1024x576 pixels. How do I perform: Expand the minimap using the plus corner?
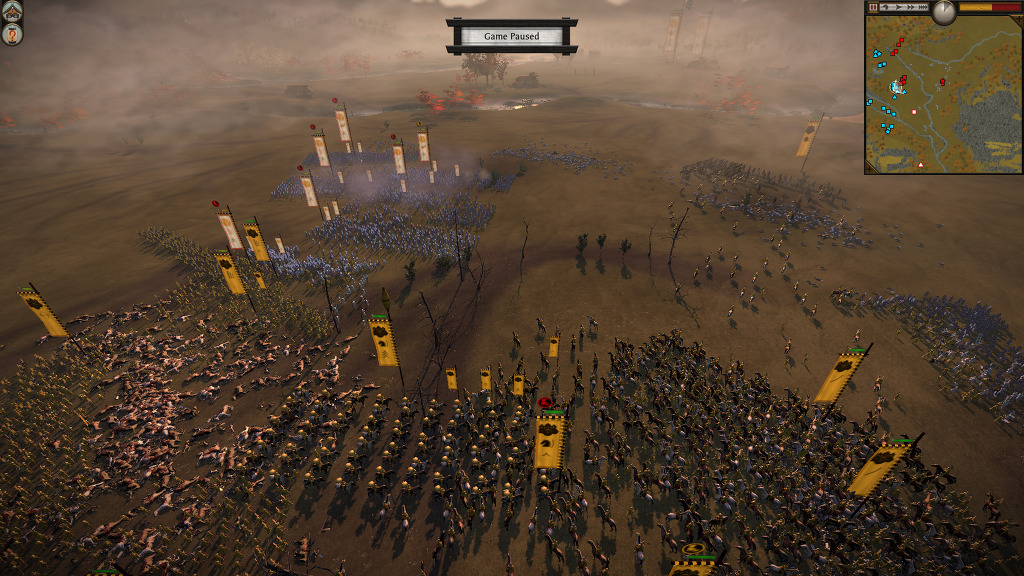pyautogui.click(x=1018, y=20)
